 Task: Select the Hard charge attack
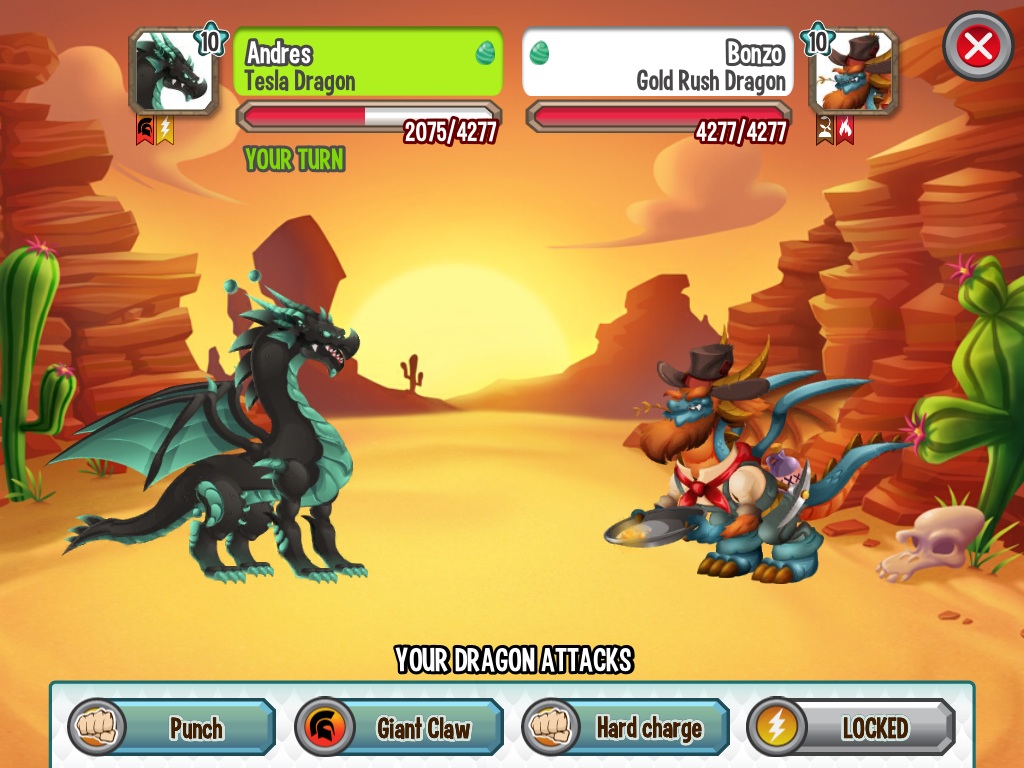point(626,728)
